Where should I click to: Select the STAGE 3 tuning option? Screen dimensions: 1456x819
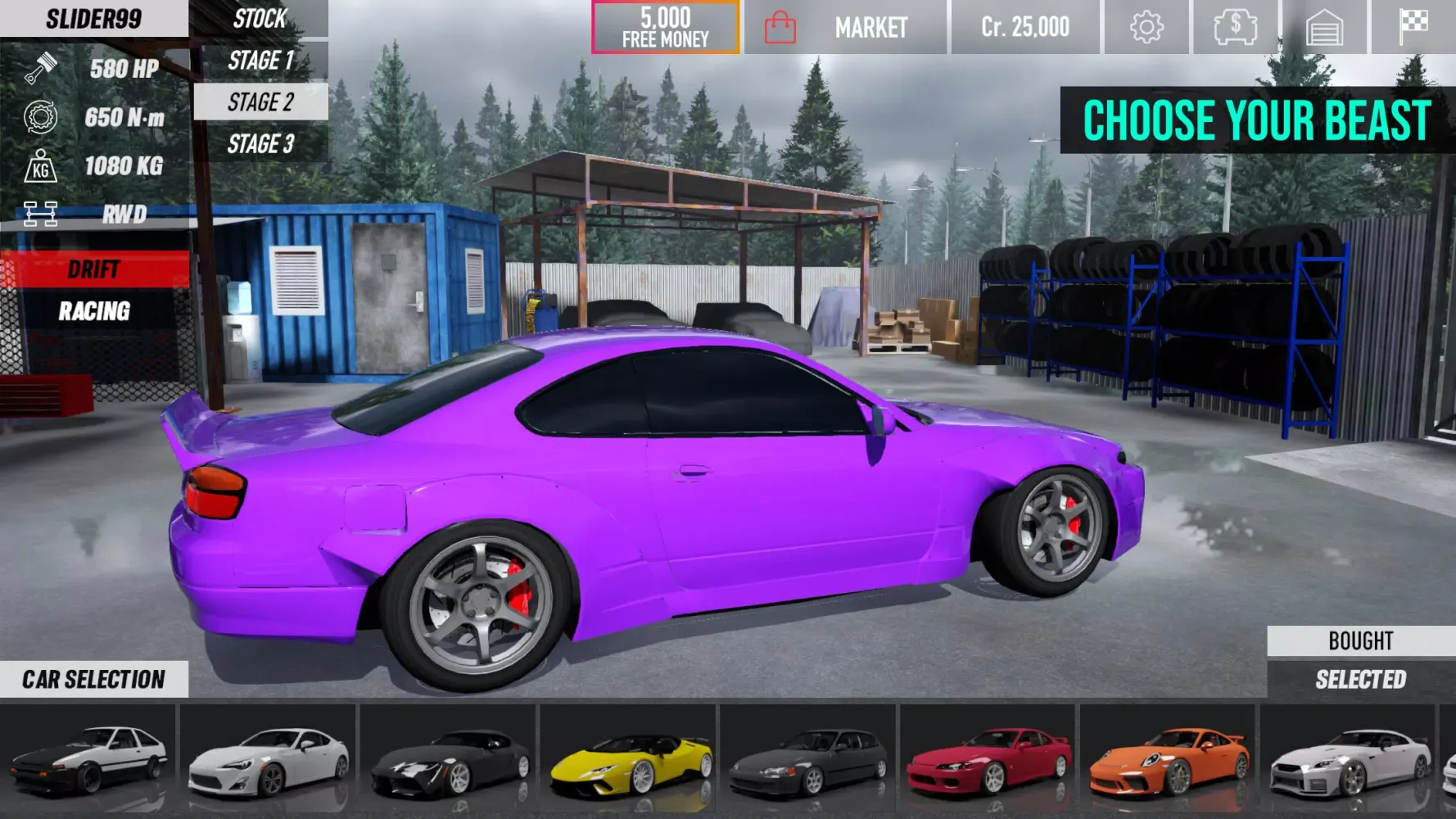(259, 145)
